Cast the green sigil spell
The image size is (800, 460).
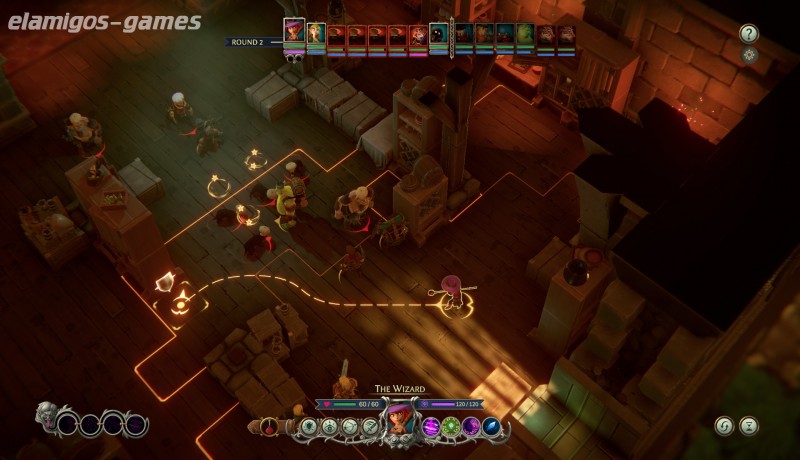point(451,427)
